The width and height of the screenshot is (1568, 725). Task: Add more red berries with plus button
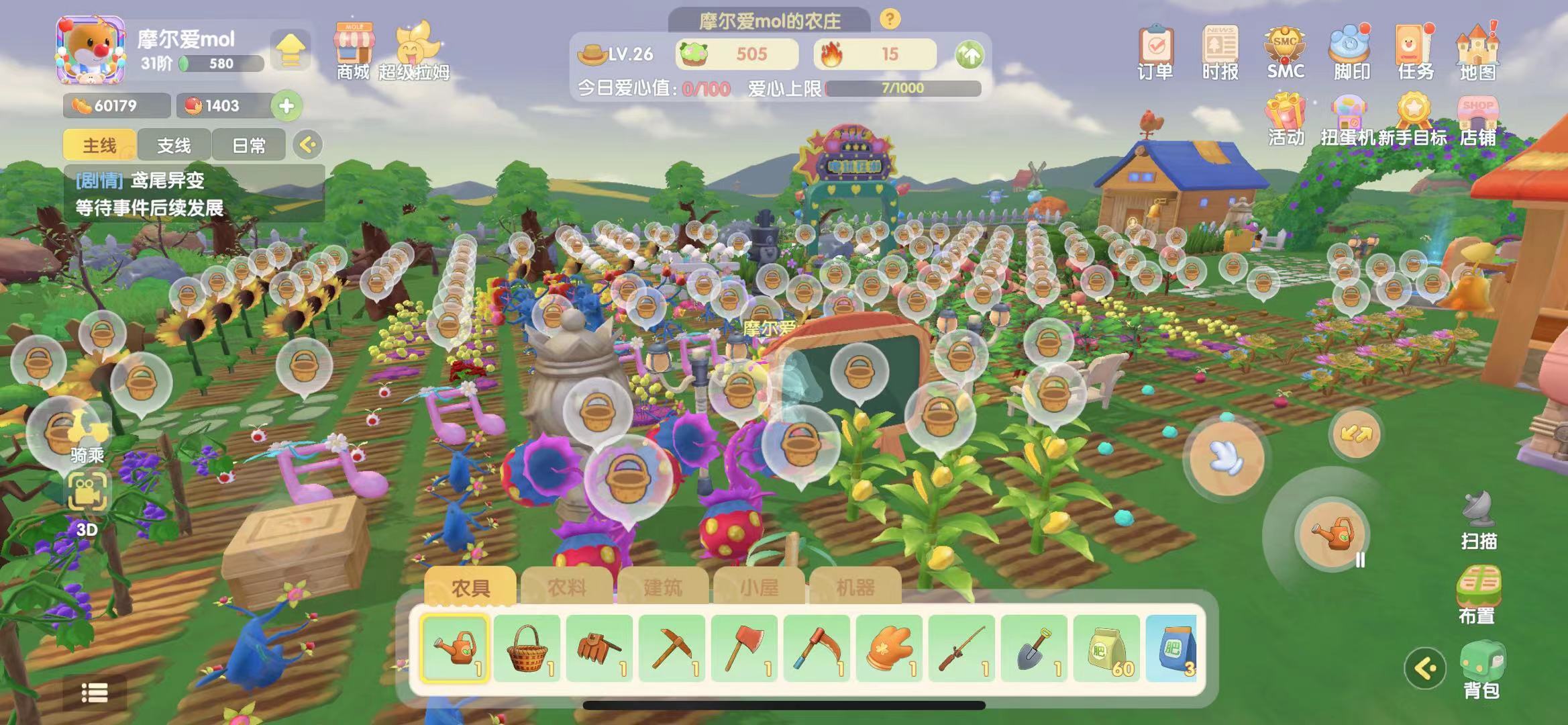click(286, 105)
